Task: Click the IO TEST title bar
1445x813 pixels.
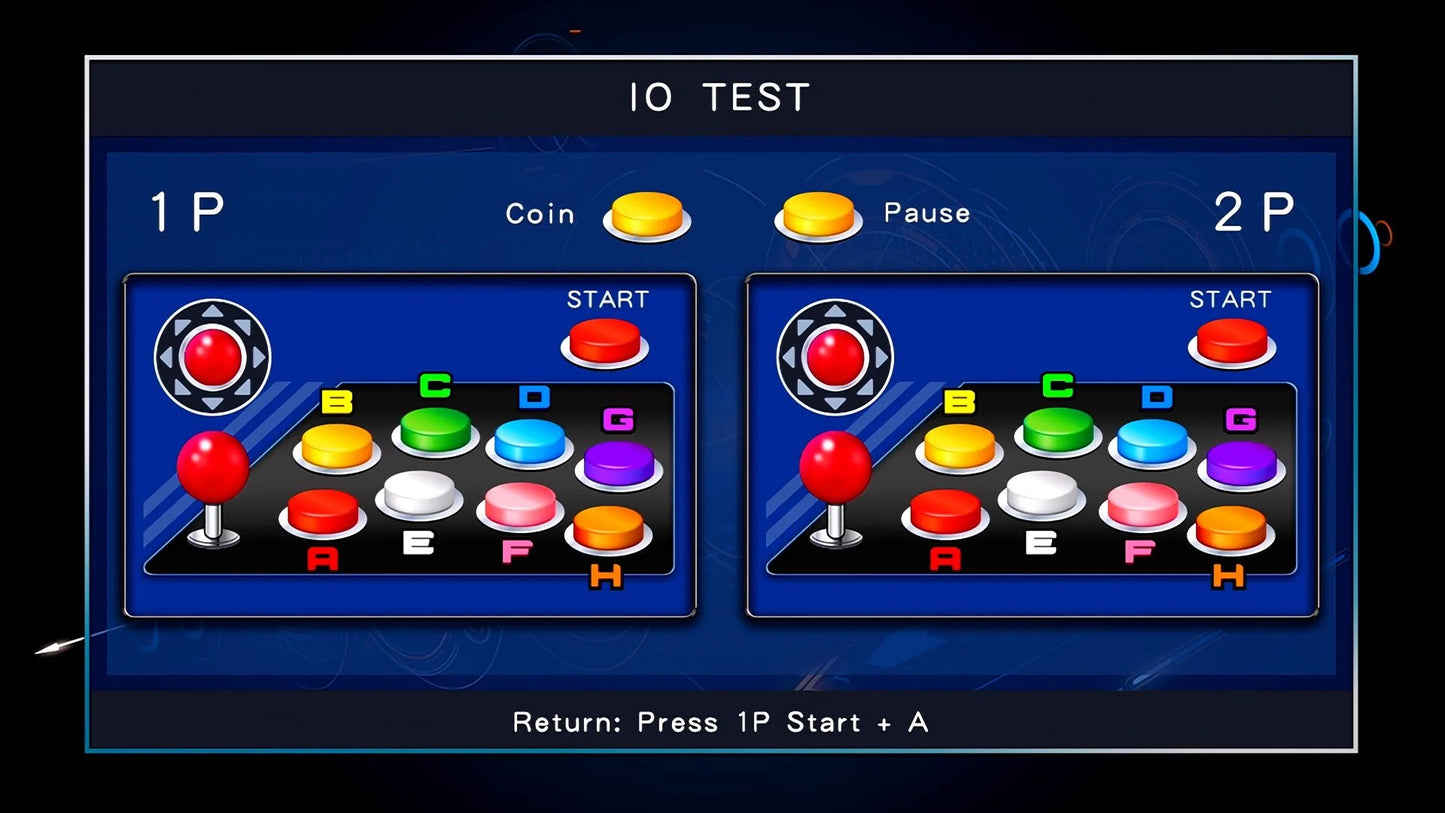Action: click(719, 96)
